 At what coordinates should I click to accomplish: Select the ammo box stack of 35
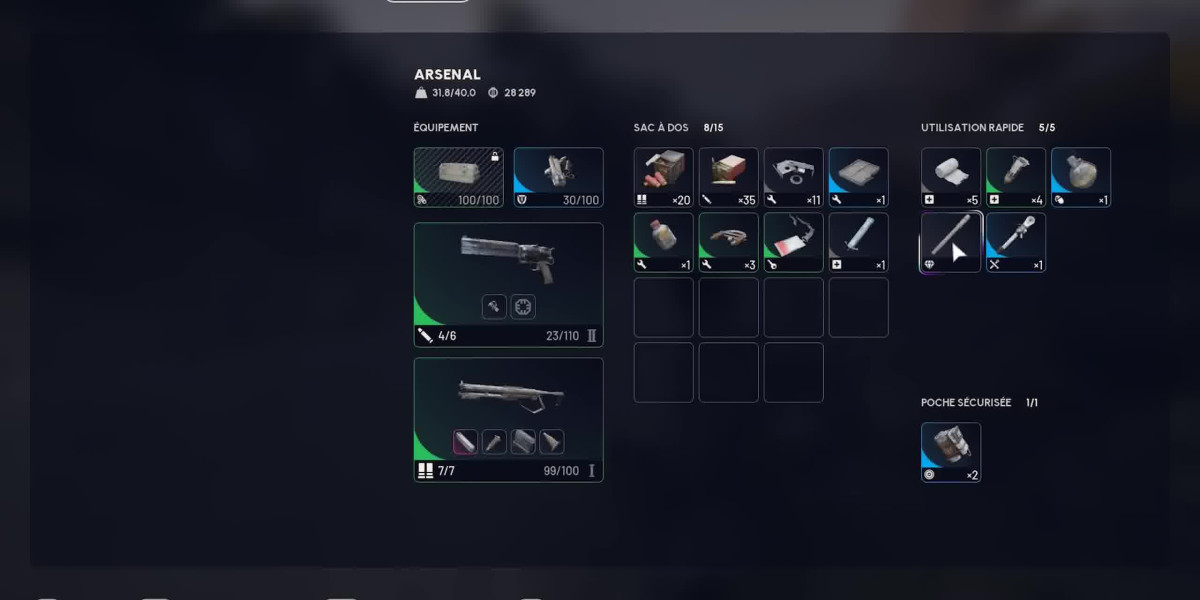click(728, 177)
